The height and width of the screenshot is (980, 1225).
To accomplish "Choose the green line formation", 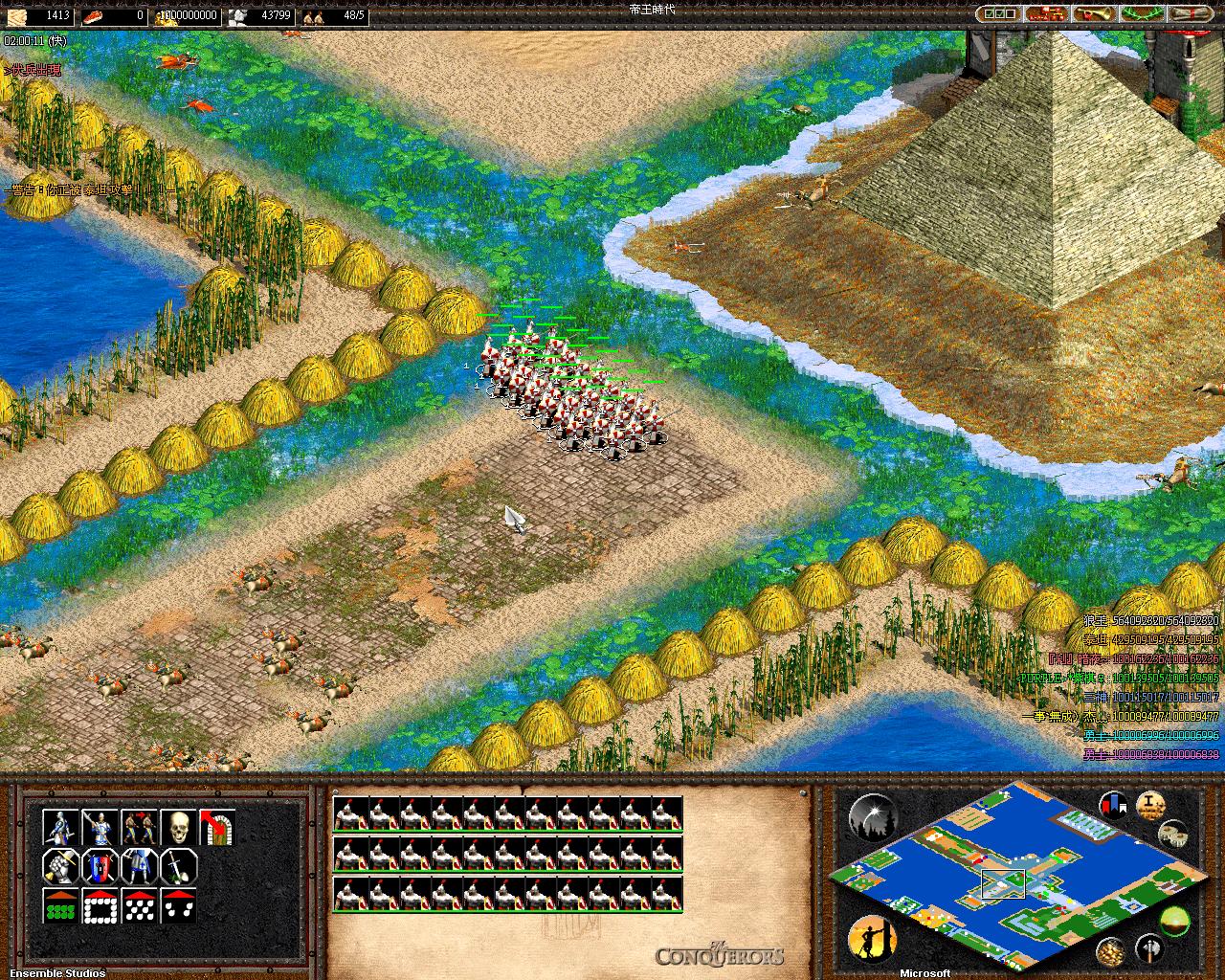I will point(60,905).
